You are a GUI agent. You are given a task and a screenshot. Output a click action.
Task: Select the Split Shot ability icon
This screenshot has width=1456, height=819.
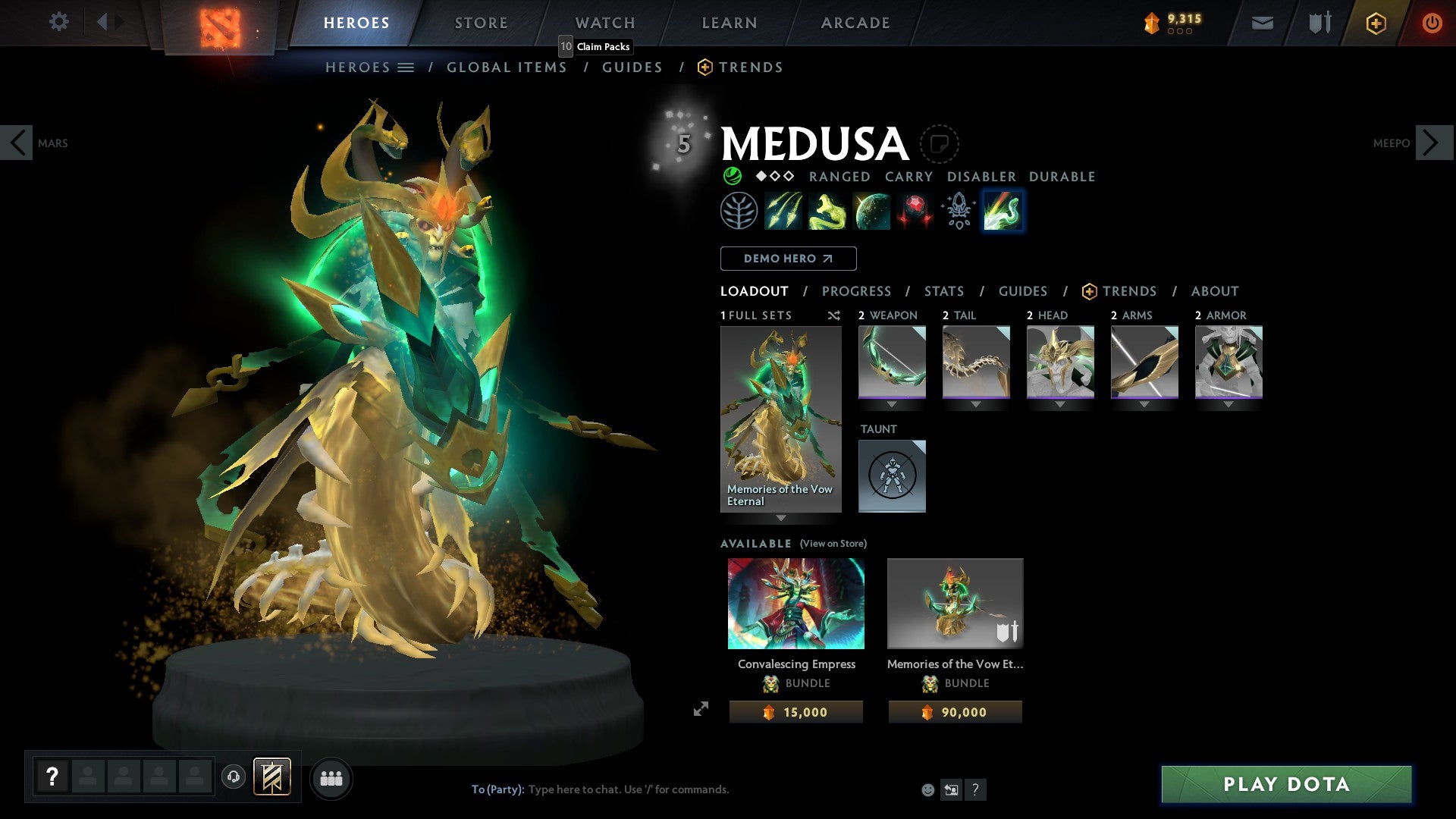pos(785,211)
